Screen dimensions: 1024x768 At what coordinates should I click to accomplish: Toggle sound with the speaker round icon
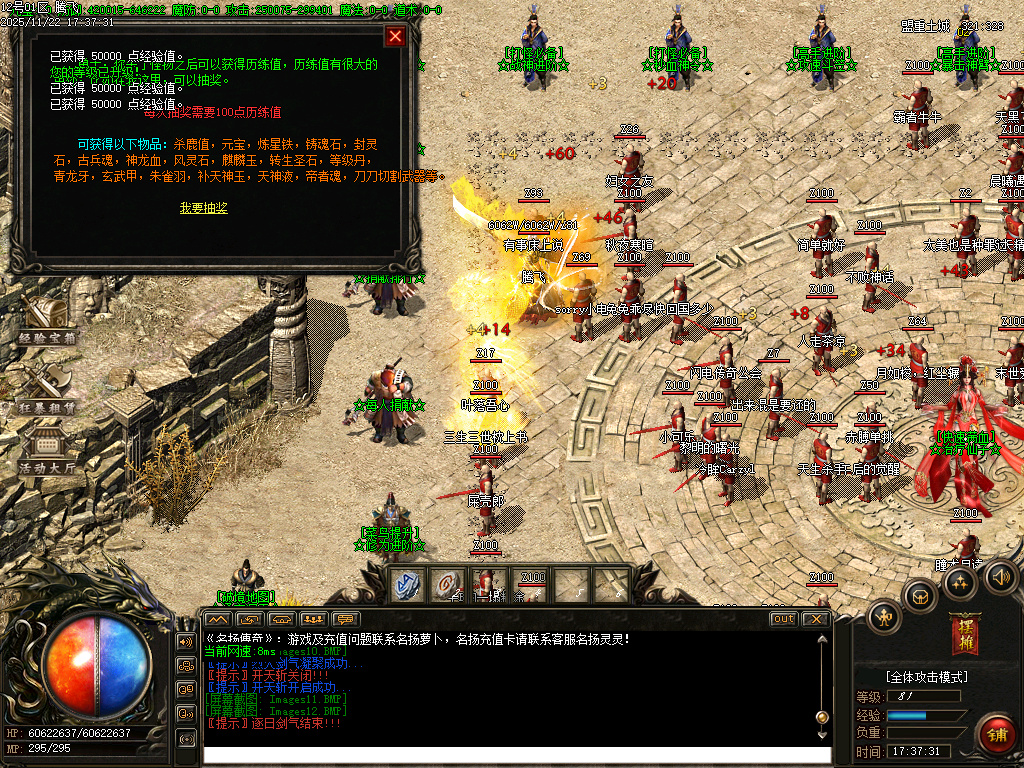(x=999, y=577)
